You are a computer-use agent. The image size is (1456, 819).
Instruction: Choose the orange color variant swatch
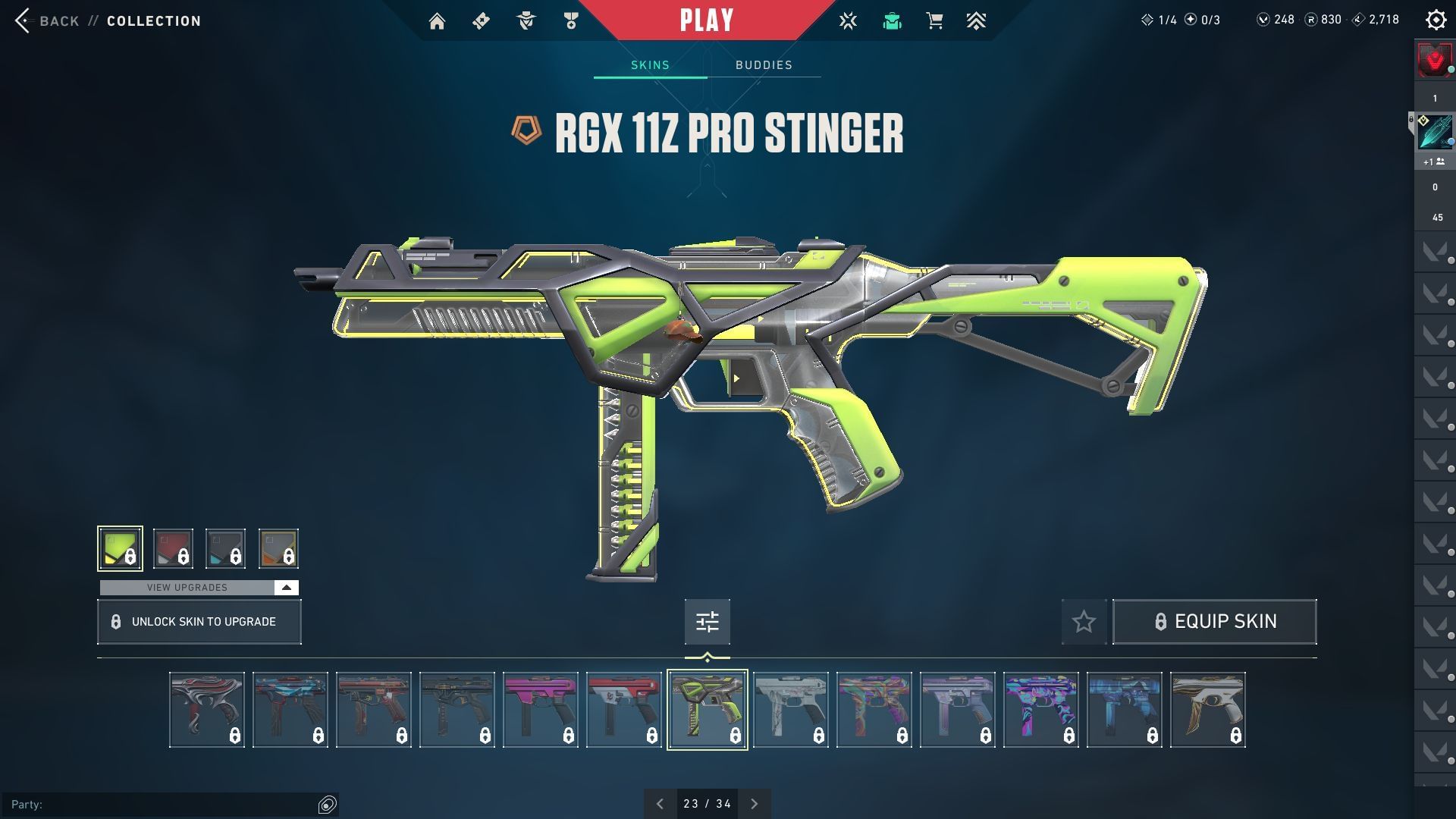tap(278, 548)
